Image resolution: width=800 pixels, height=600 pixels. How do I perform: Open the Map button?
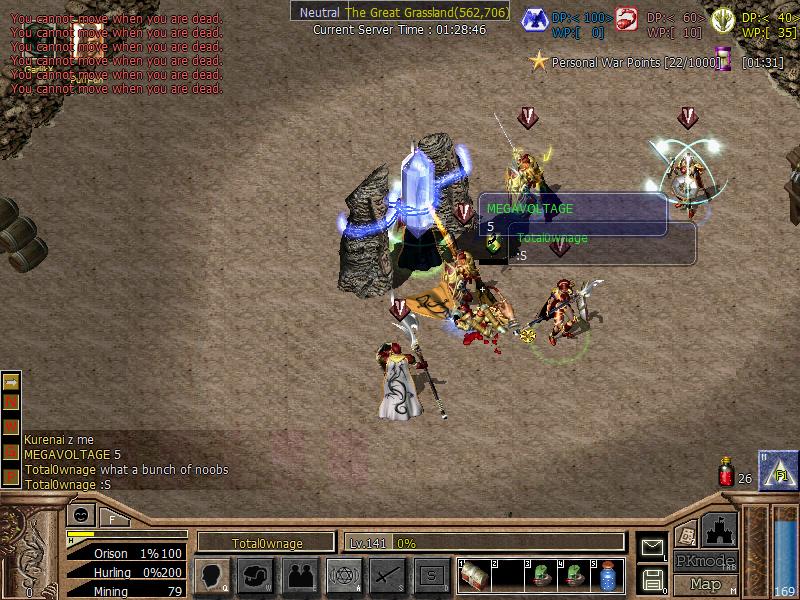point(705,584)
